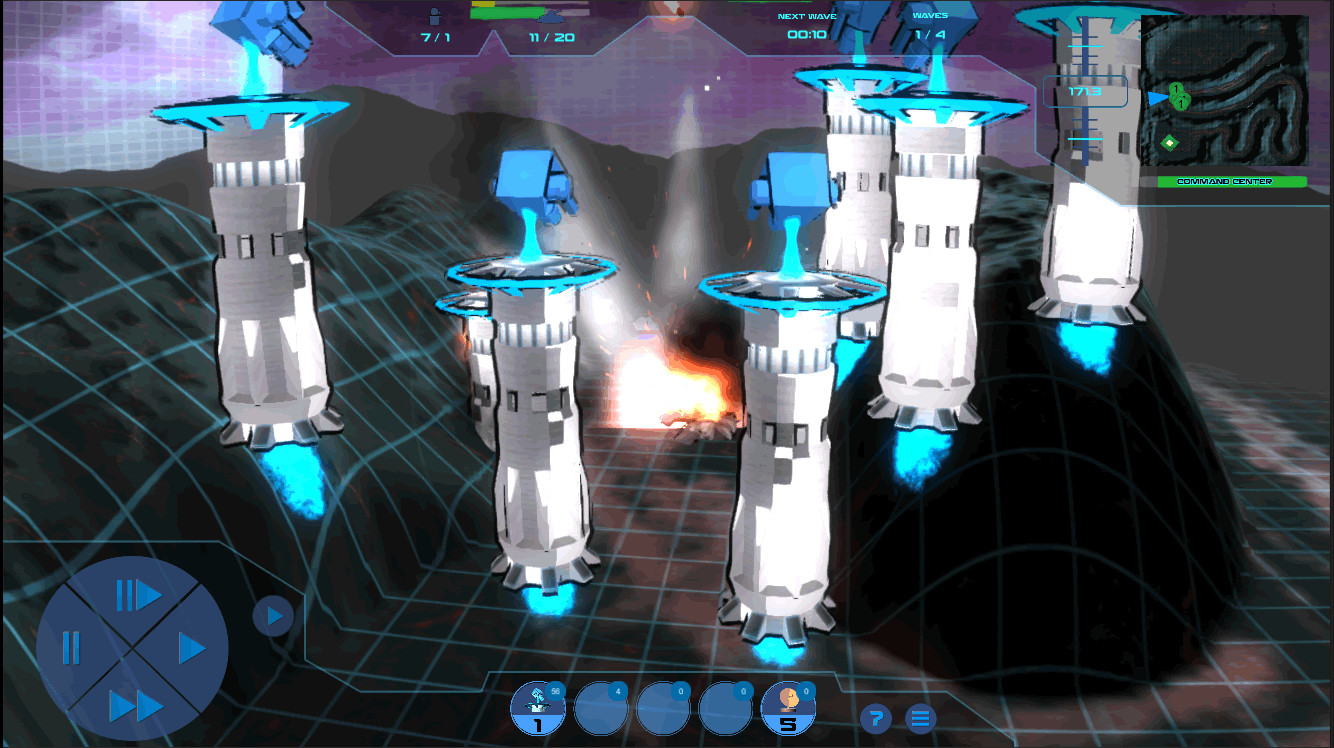Image resolution: width=1334 pixels, height=748 pixels.
Task: Select the second unit slot showing 4 remaining
Action: pos(601,707)
